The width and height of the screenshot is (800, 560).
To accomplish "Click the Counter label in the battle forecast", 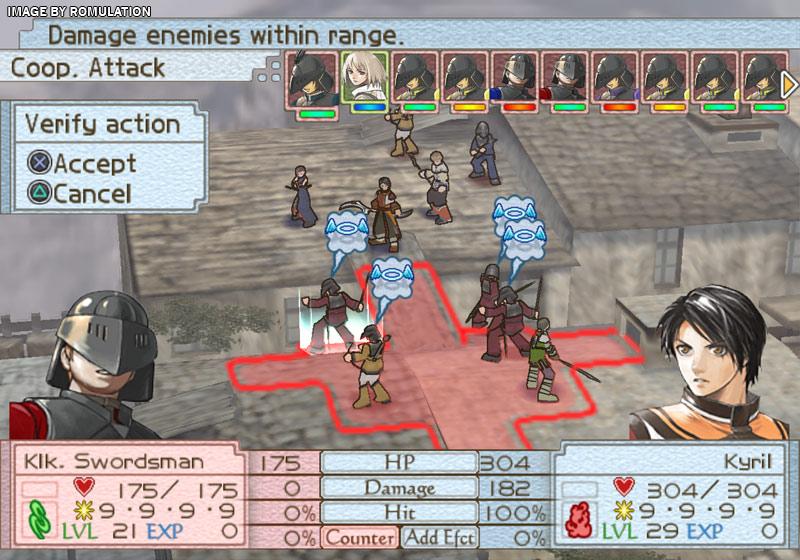I will 359,537.
